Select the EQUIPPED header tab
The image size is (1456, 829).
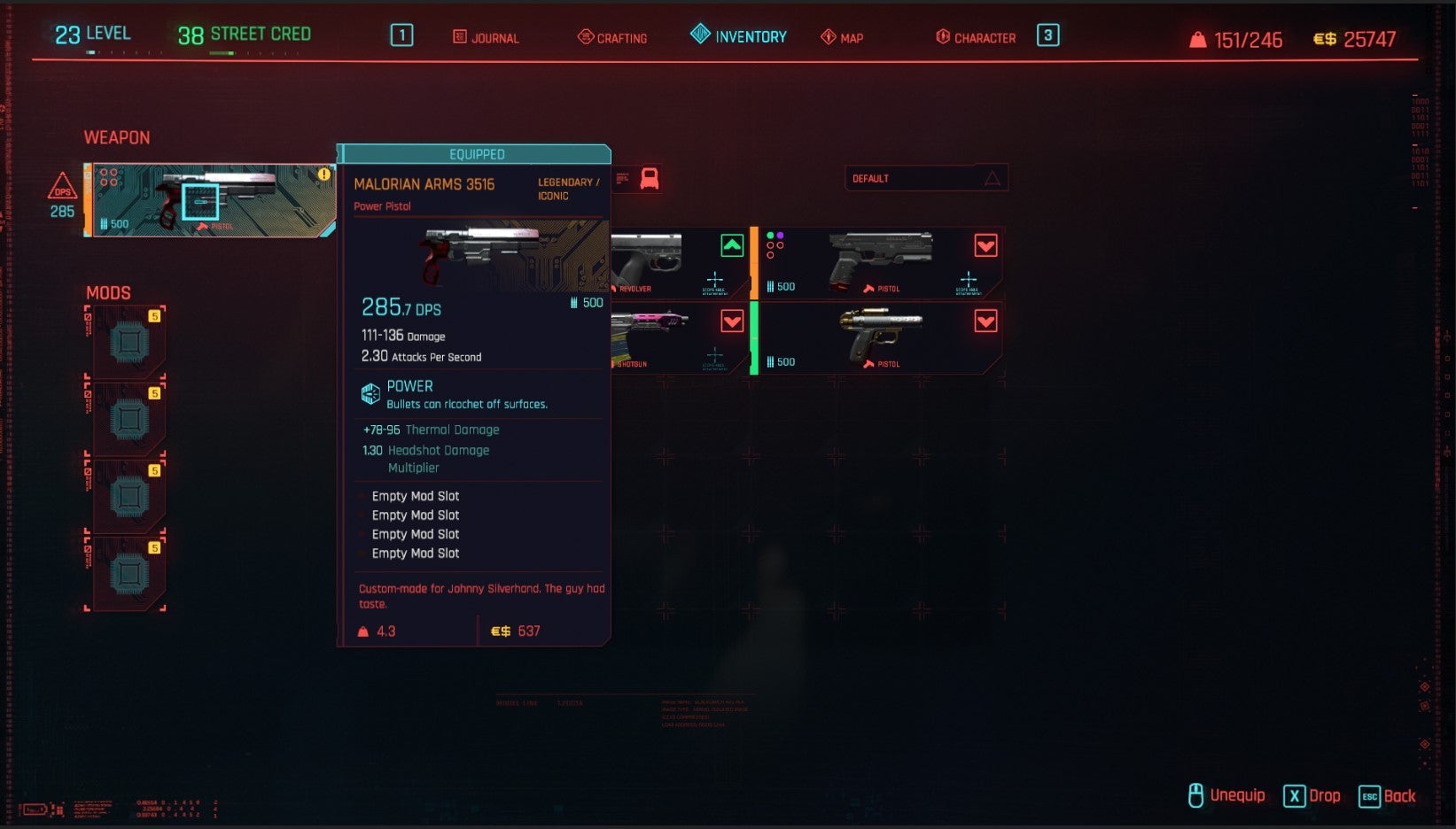tap(477, 154)
